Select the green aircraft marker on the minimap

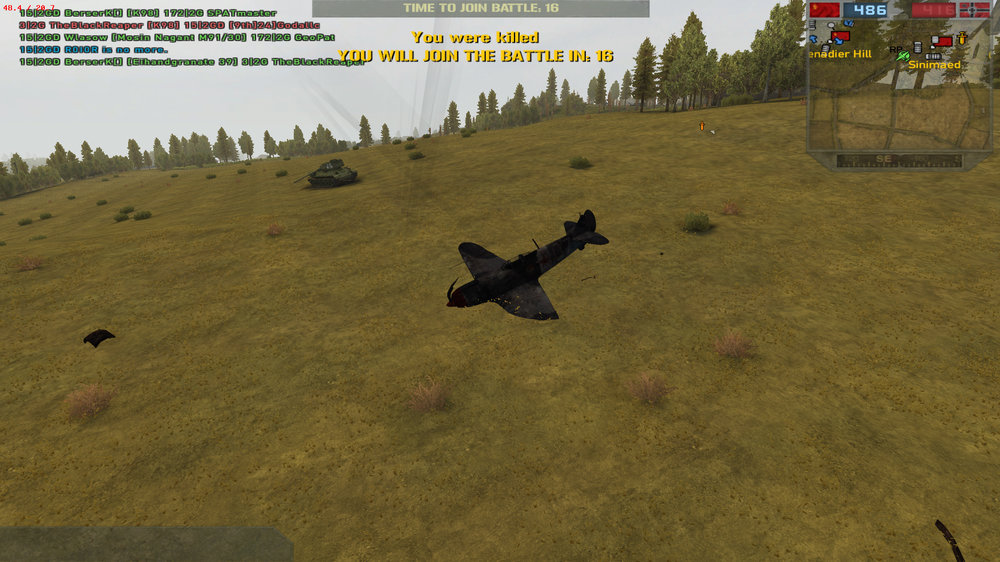click(x=903, y=57)
